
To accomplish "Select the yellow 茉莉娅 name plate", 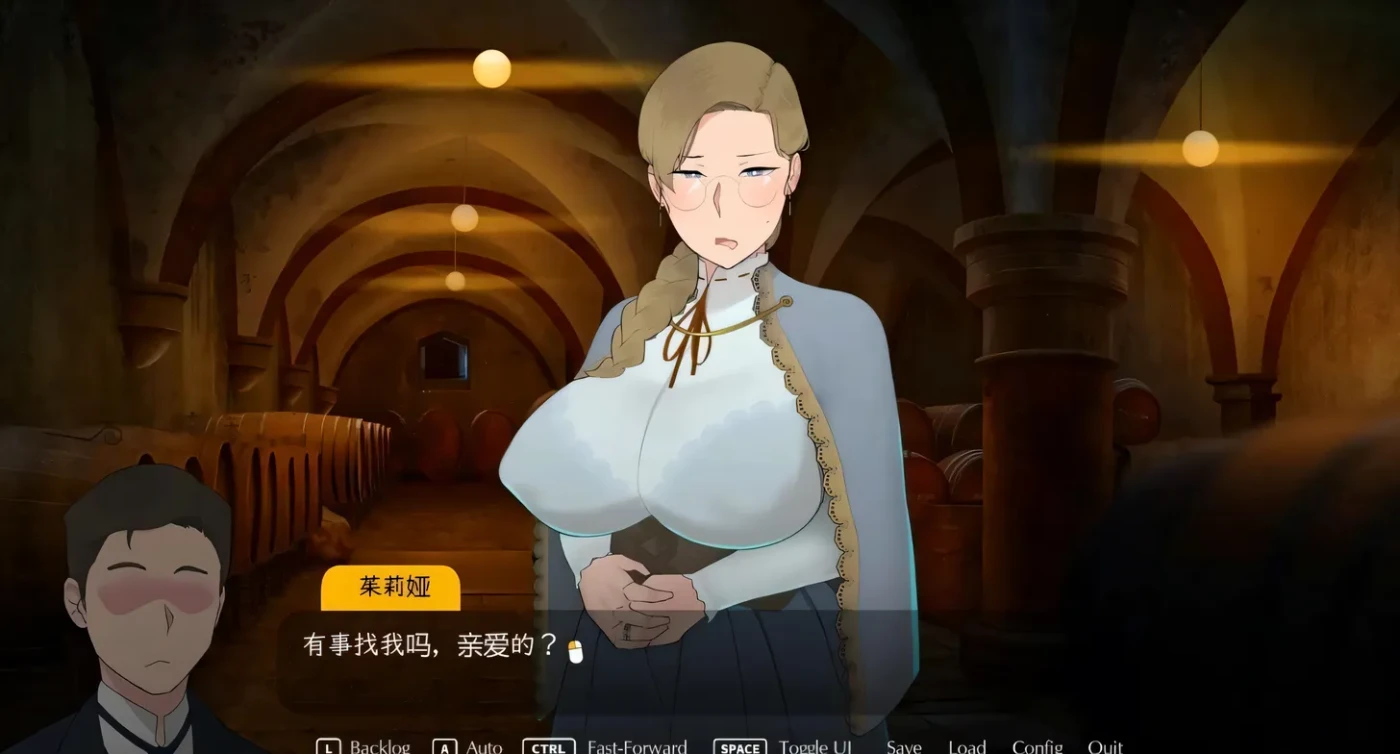I will pos(391,589).
